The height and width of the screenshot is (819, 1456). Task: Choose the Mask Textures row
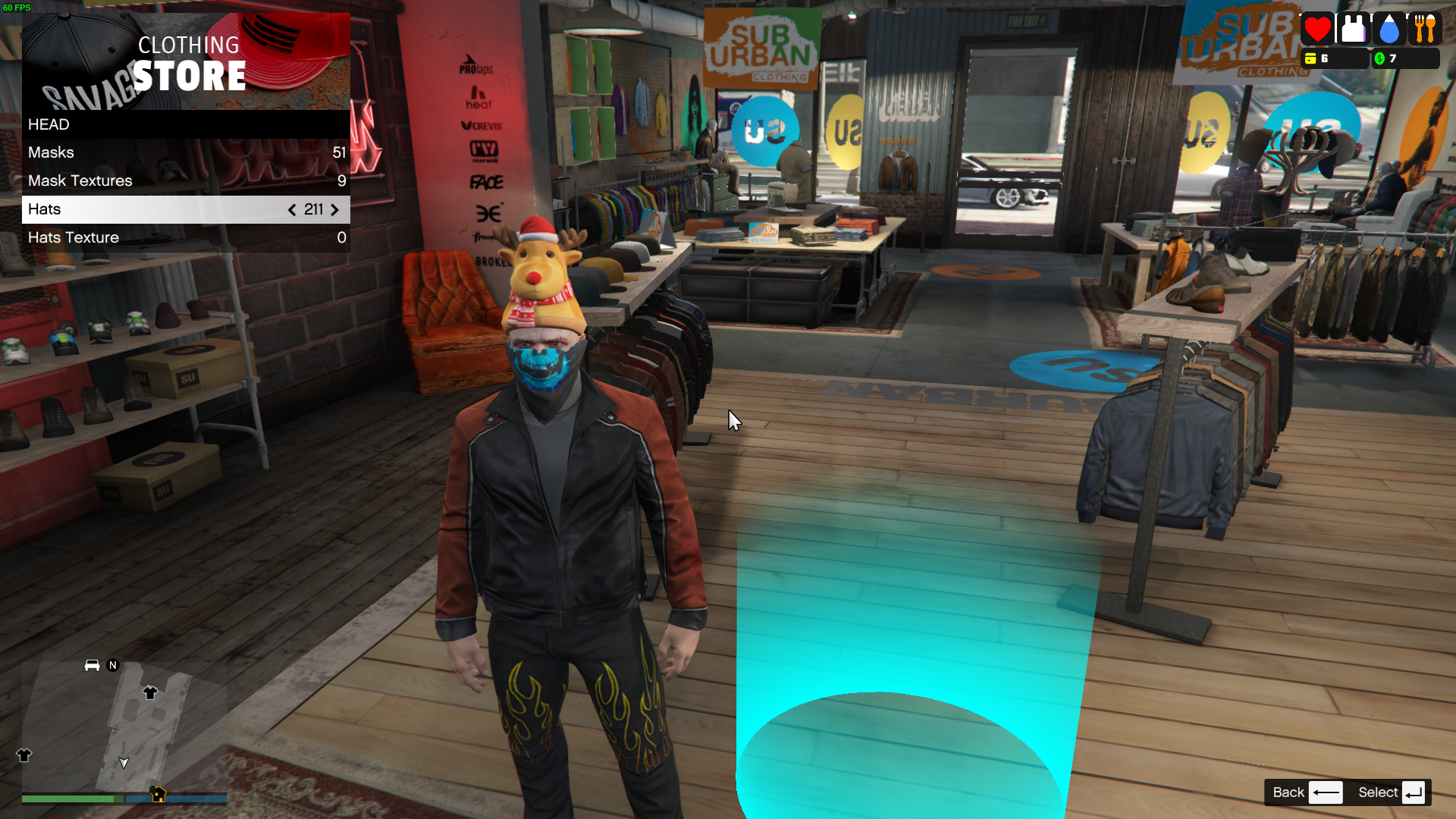(x=186, y=180)
